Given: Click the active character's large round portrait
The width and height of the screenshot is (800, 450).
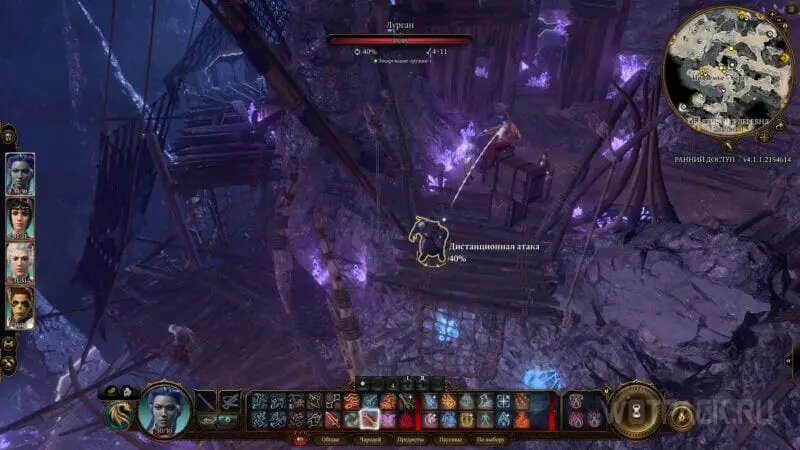Looking at the screenshot, I should point(165,408).
